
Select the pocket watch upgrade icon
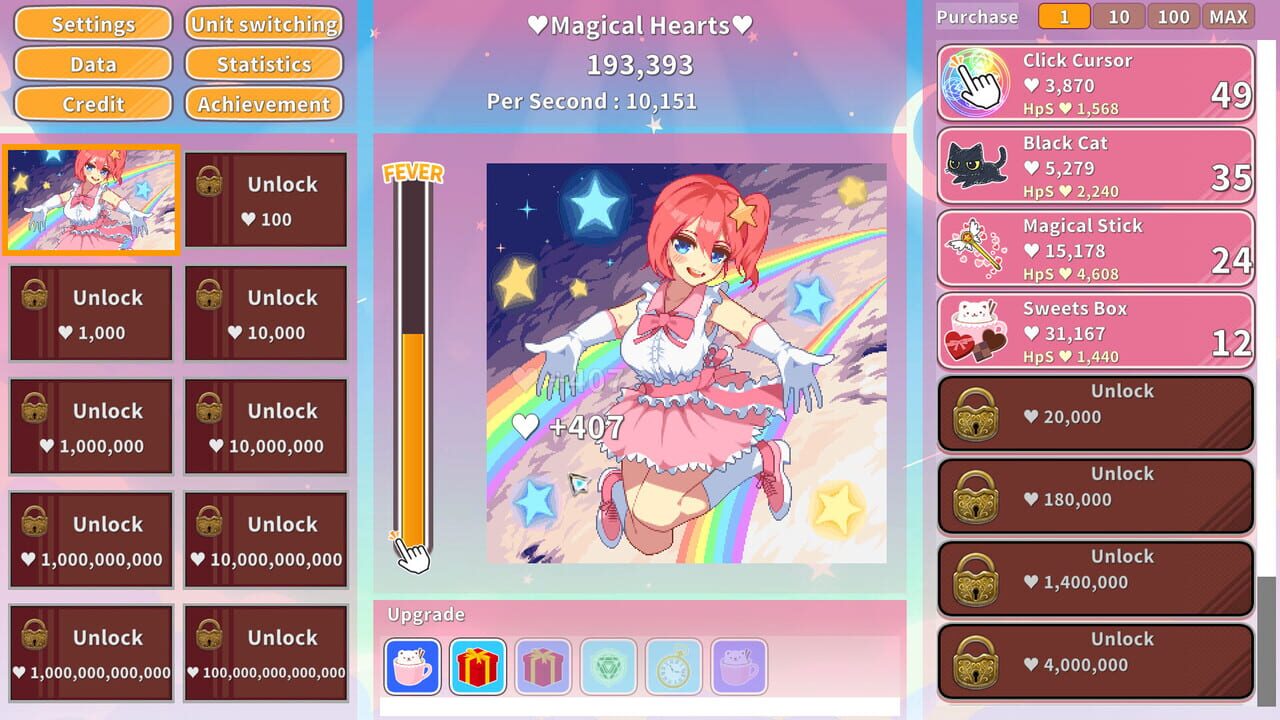coord(672,666)
